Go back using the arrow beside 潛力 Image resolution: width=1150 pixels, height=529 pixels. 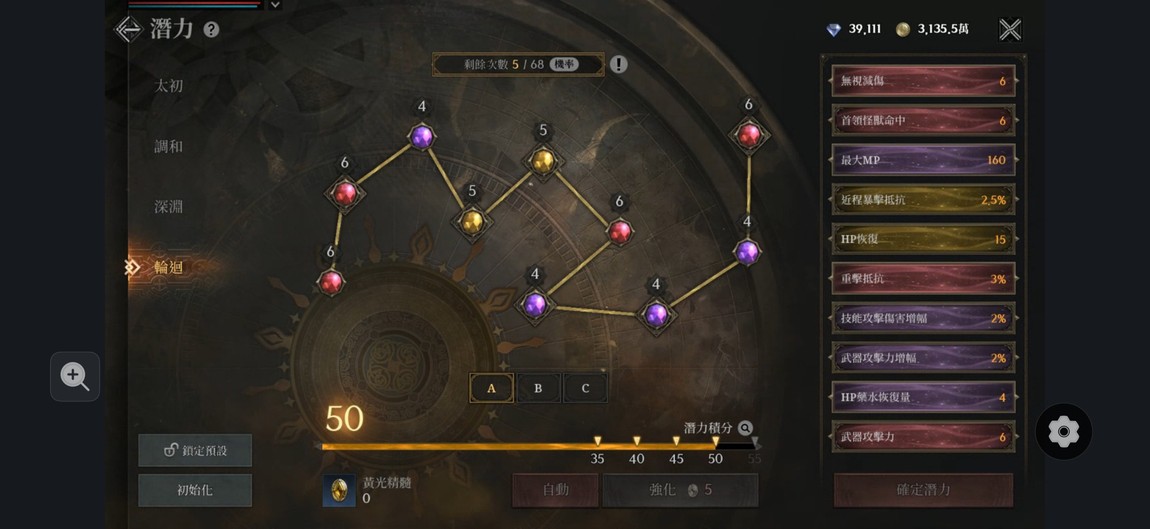point(128,29)
